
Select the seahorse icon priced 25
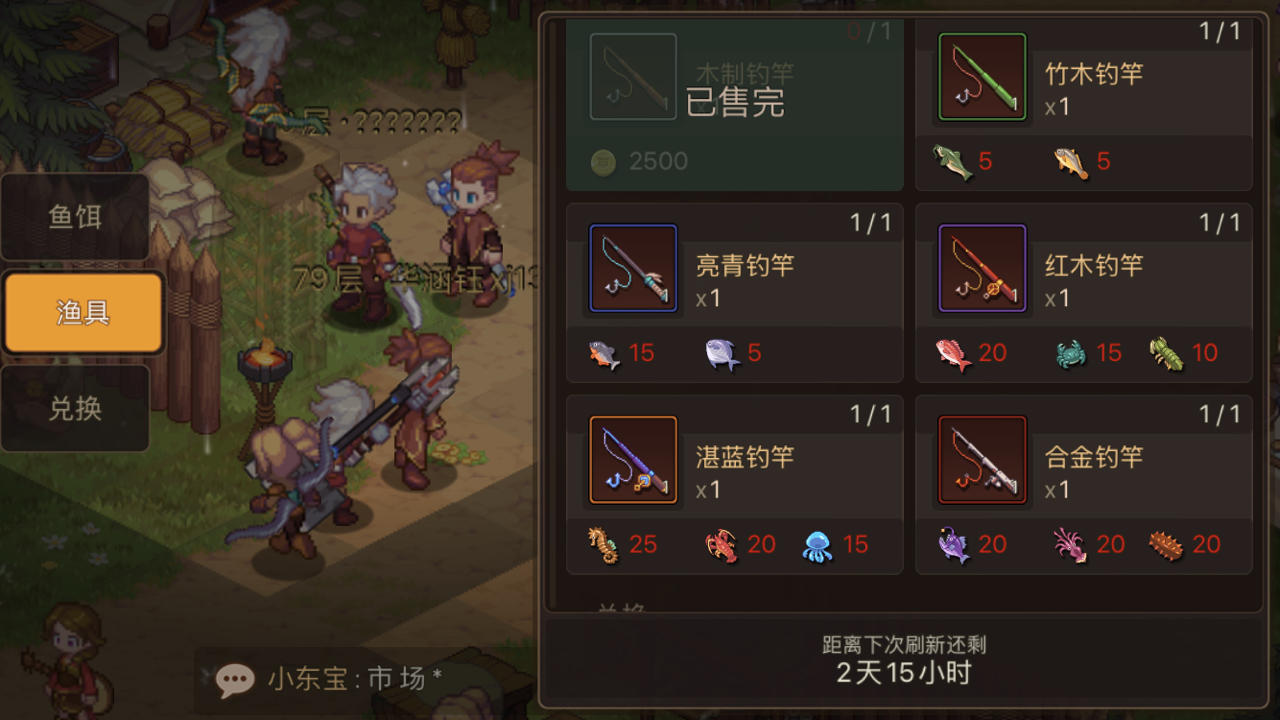tap(602, 545)
